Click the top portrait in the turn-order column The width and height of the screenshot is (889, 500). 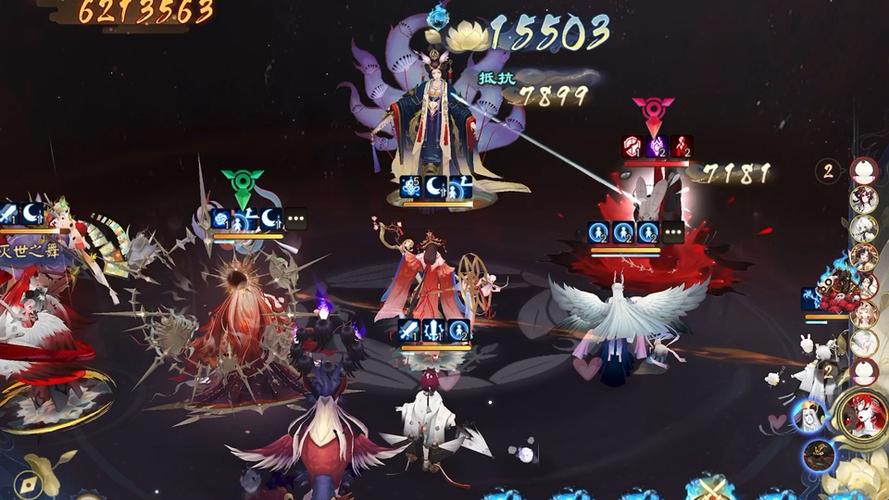coord(863,171)
